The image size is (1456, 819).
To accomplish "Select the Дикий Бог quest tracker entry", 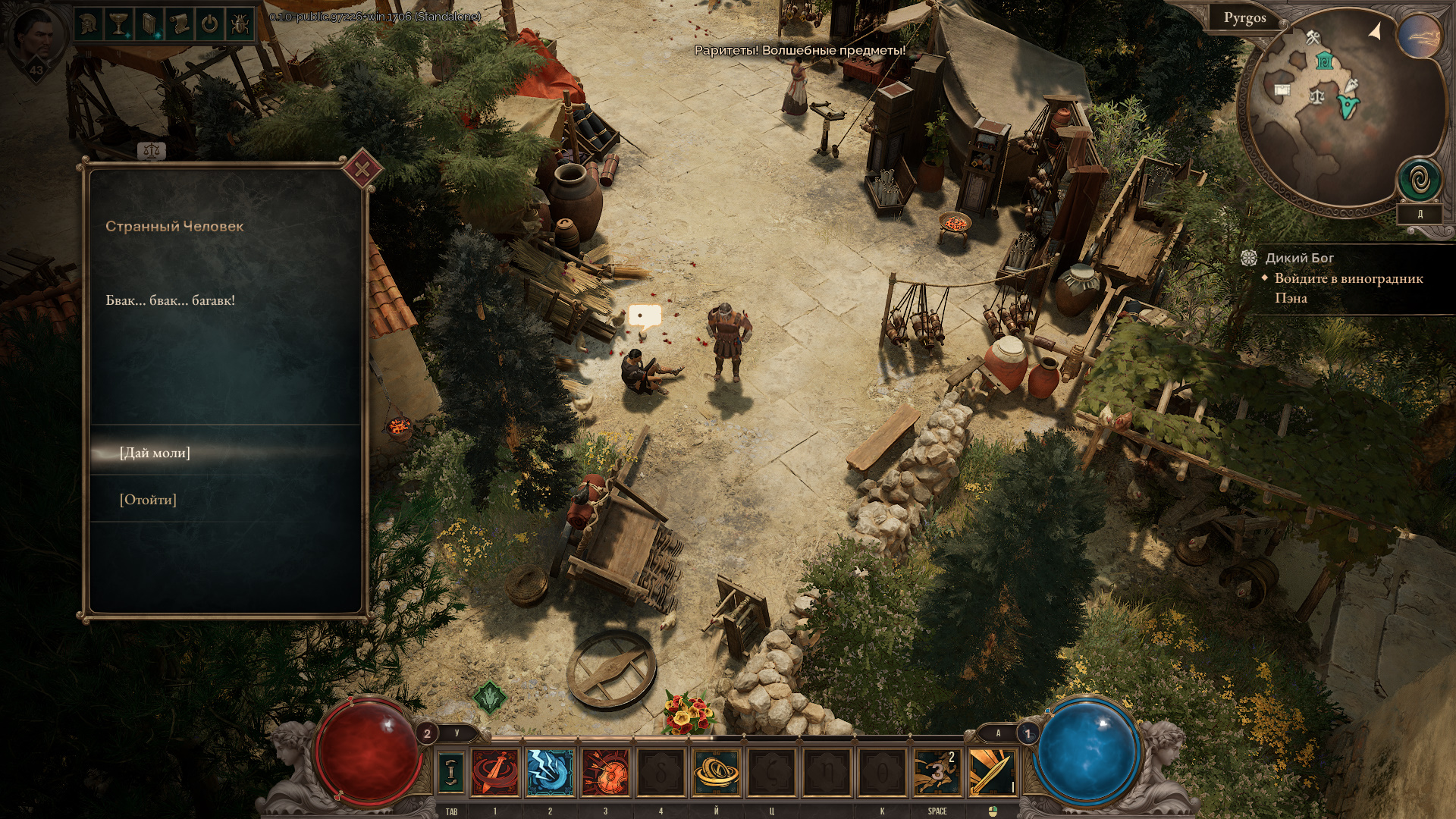I will click(1299, 259).
